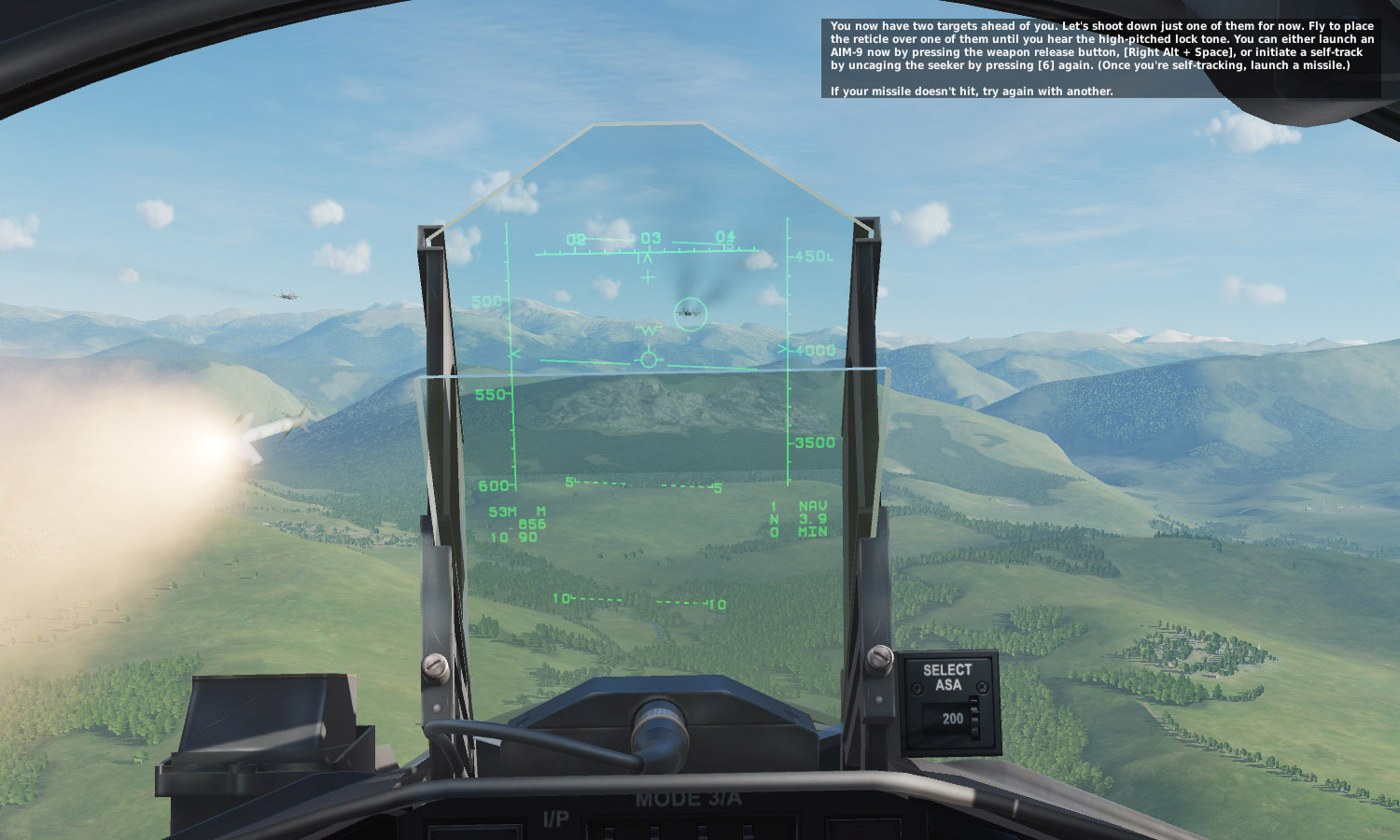Image resolution: width=1400 pixels, height=840 pixels.
Task: Turn the SELECT ASA thumbwheel
Action: tap(976, 719)
